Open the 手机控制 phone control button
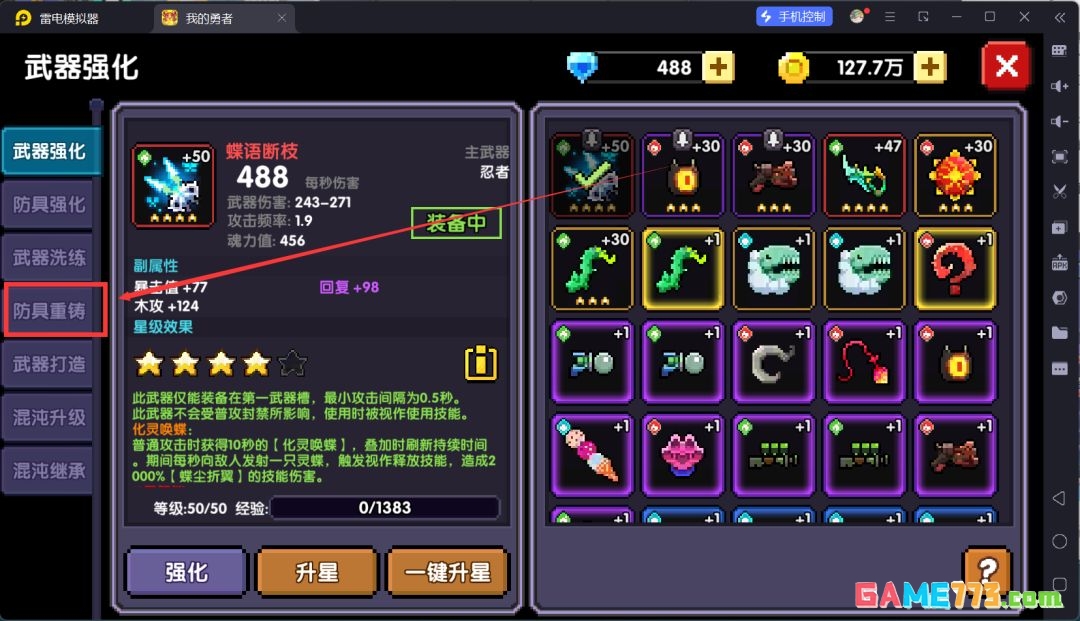 (794, 17)
